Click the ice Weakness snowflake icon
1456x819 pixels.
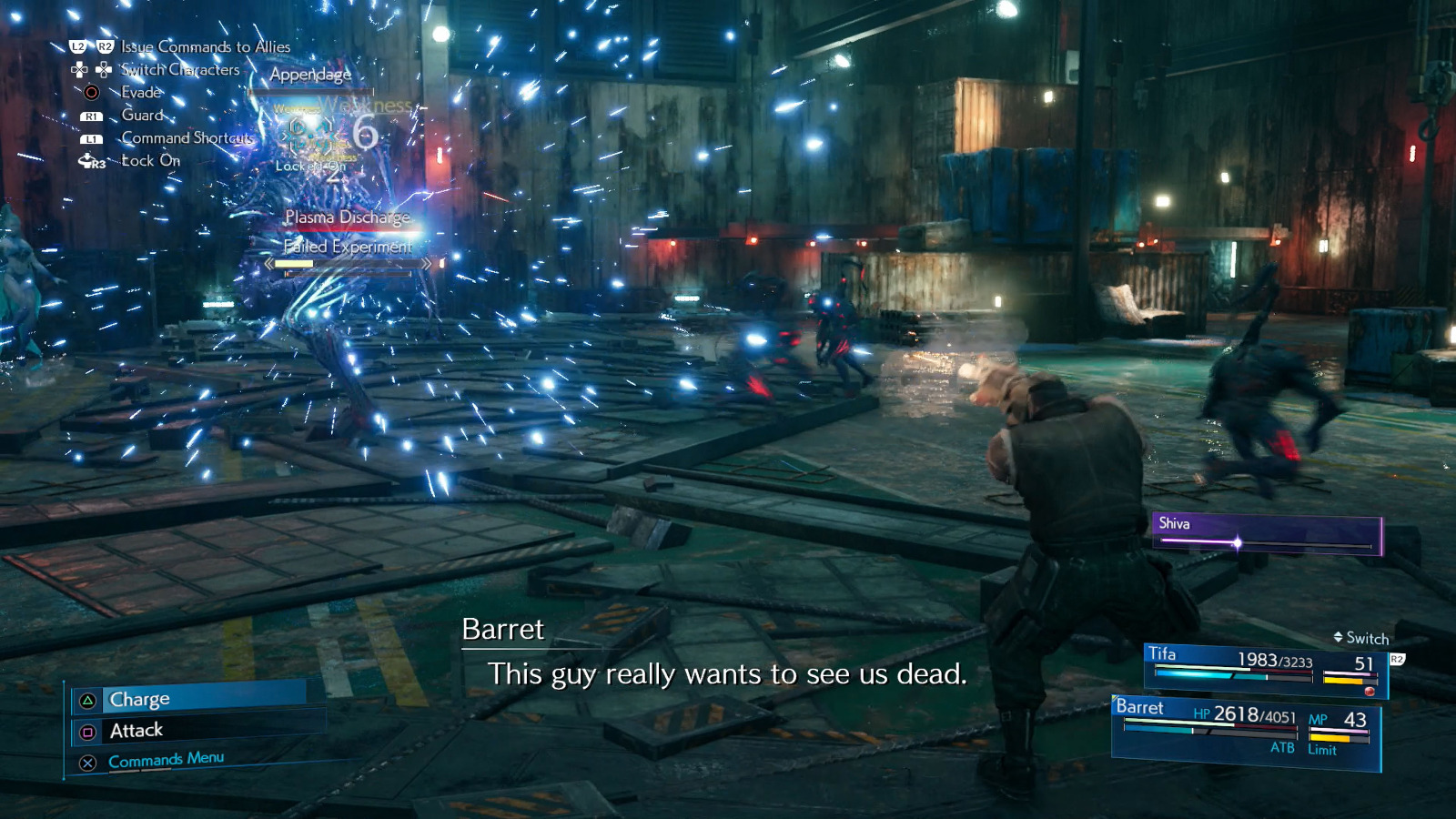309,136
